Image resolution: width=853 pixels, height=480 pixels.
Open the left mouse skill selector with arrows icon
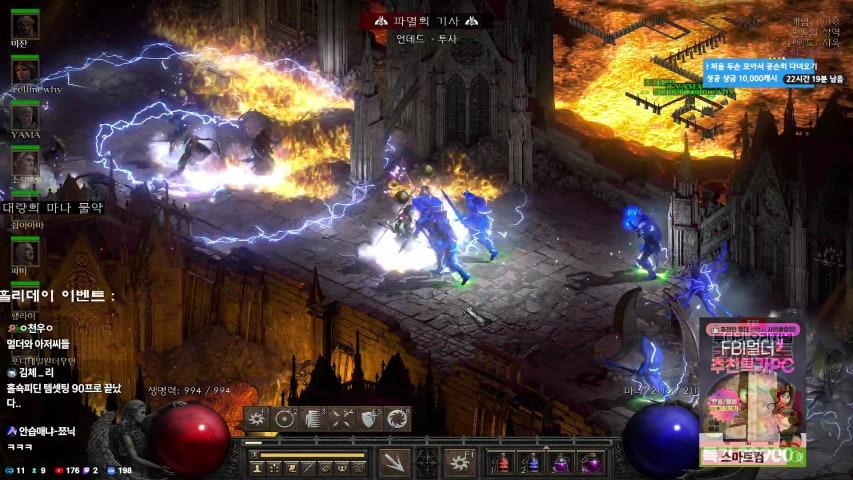[x=393, y=463]
